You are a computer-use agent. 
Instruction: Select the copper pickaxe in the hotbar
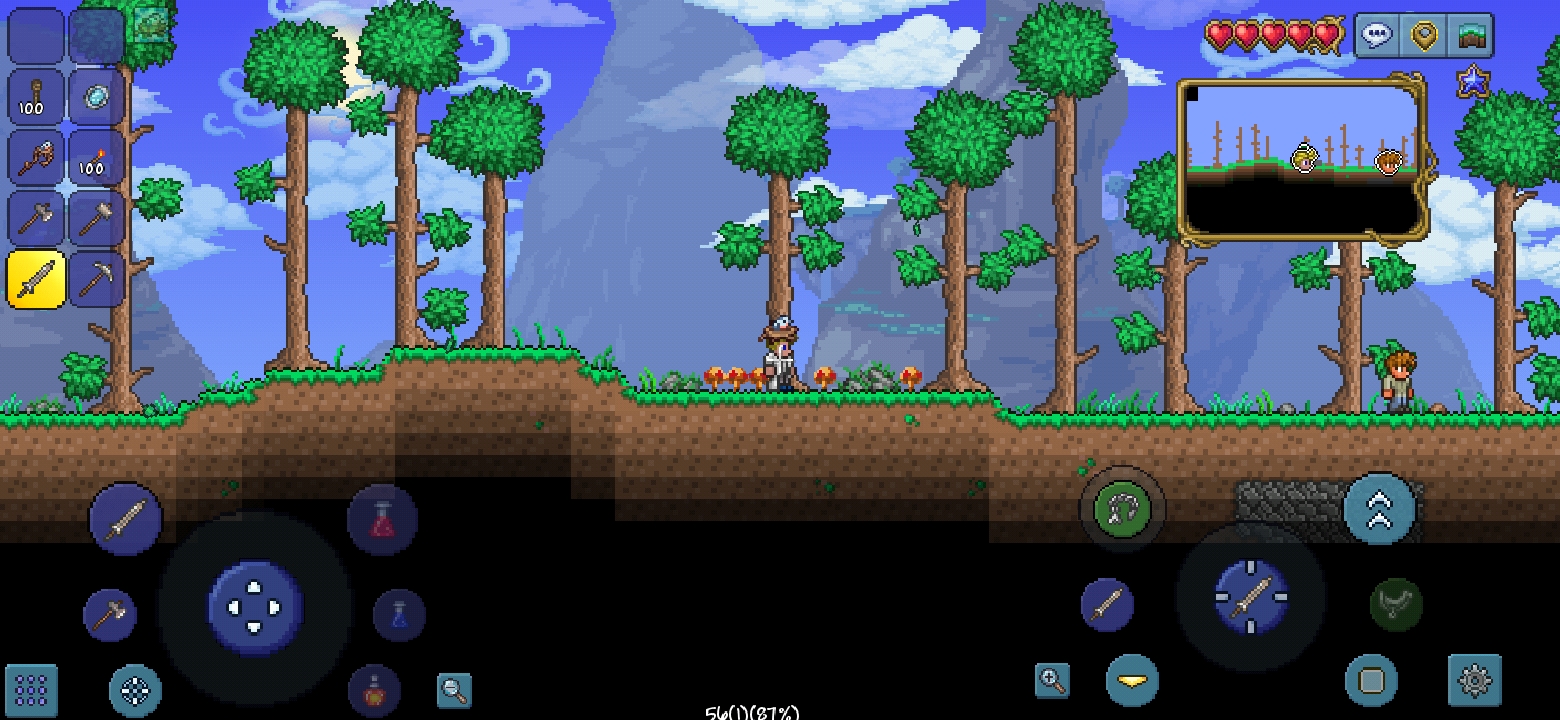pyautogui.click(x=97, y=280)
